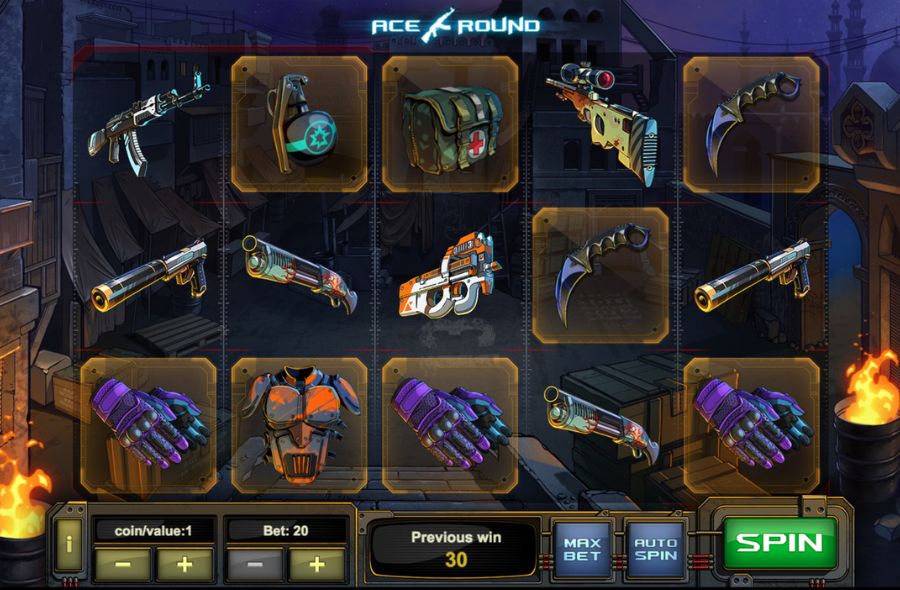Lower the bet amount
The width and height of the screenshot is (900, 590).
256,564
